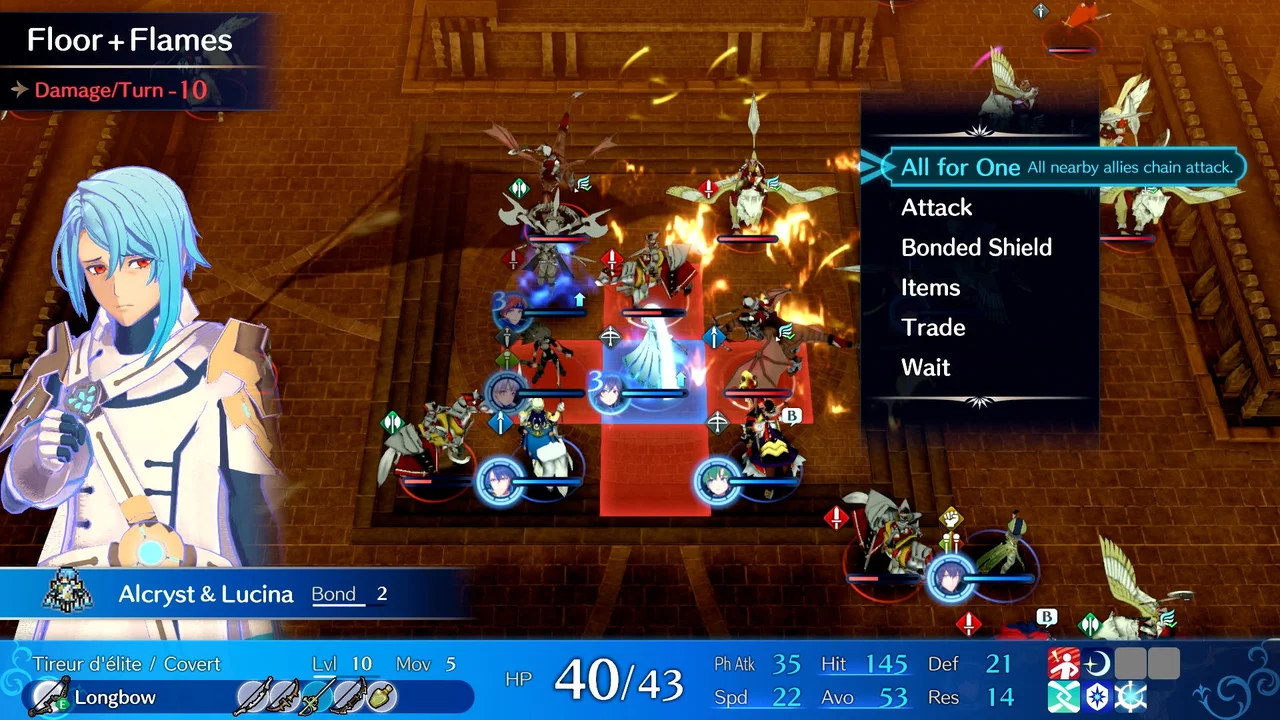Select the Bonded Shield option

[x=976, y=248]
